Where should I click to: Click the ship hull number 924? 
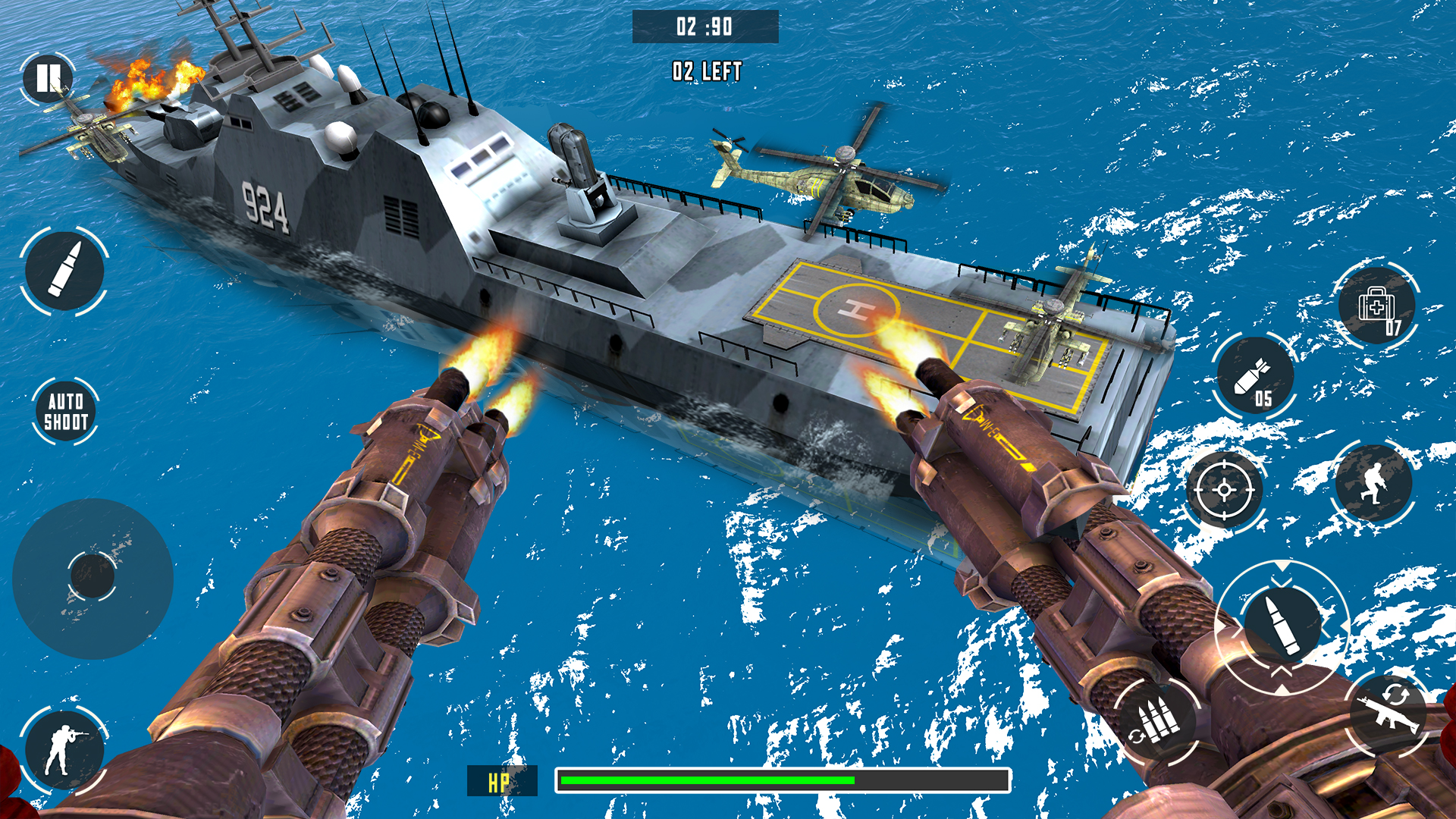[x=265, y=205]
